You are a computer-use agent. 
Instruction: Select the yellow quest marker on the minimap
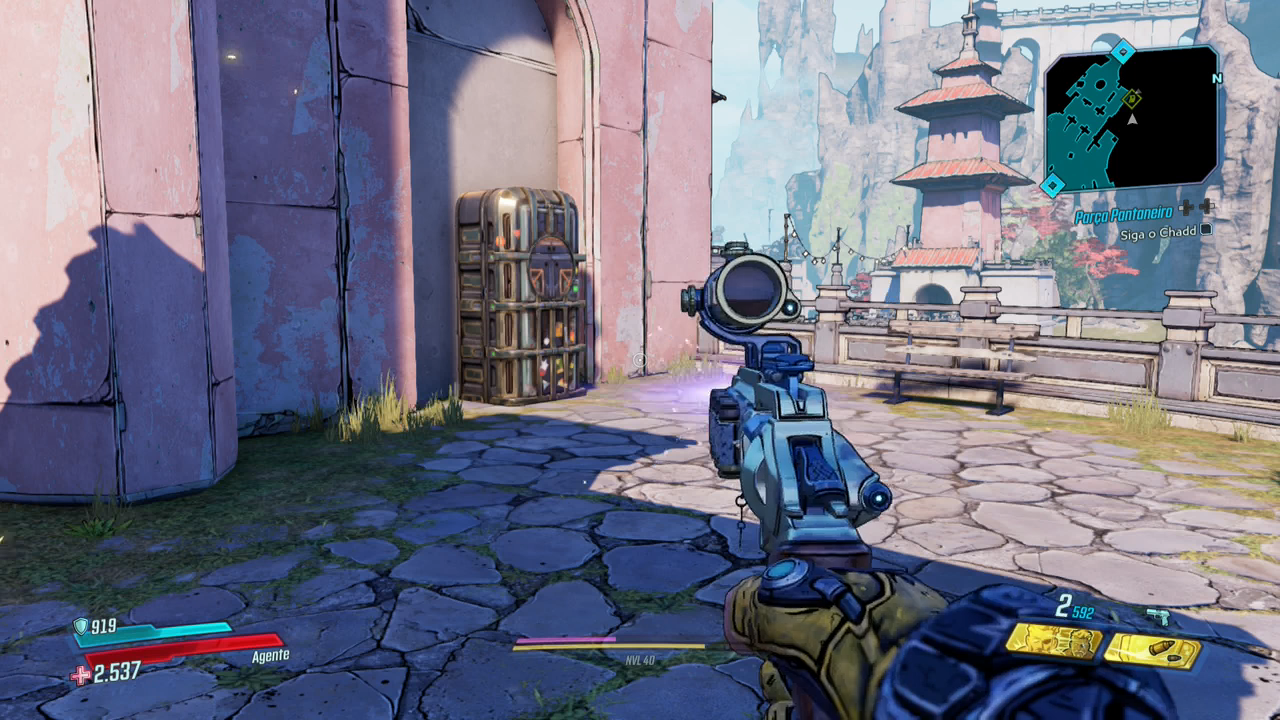[1132, 98]
